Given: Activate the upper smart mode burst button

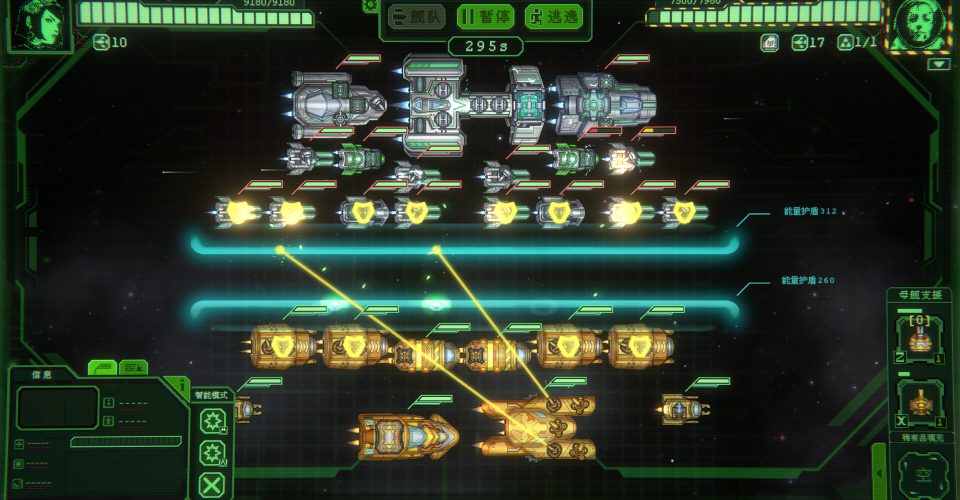Looking at the screenshot, I should (212, 420).
